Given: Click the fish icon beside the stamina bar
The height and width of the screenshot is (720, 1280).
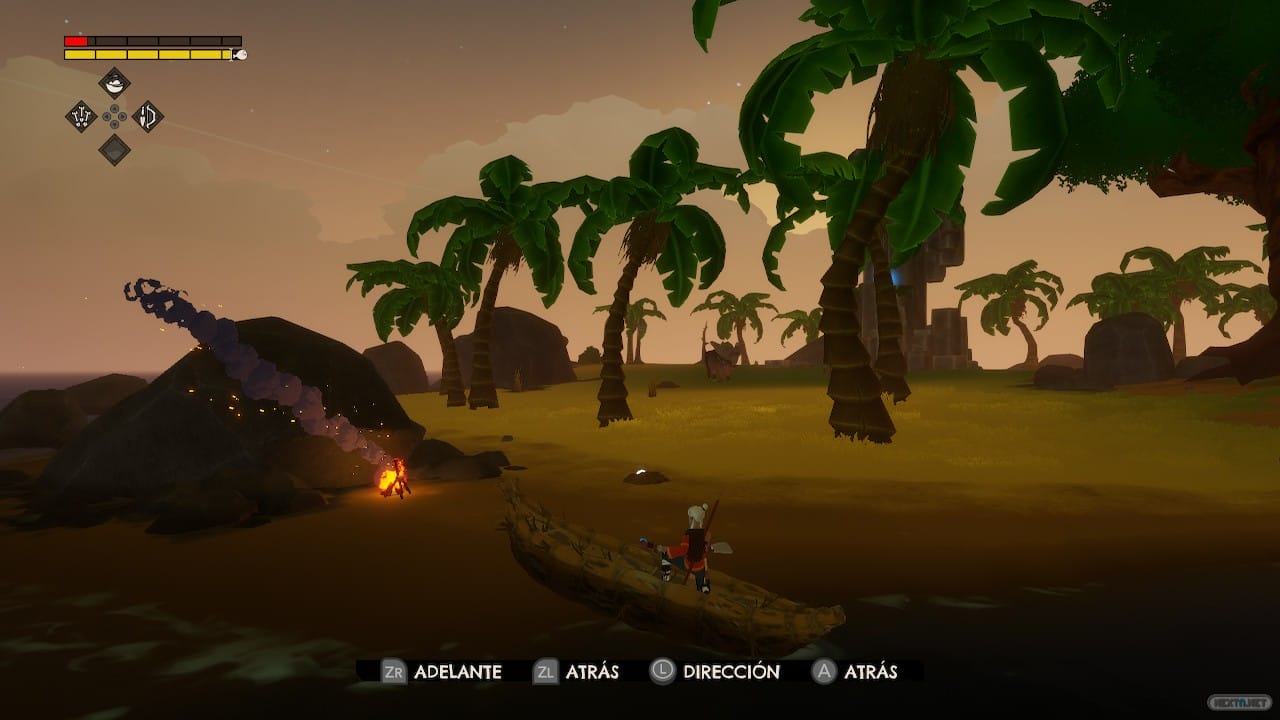Looking at the screenshot, I should pos(241,55).
